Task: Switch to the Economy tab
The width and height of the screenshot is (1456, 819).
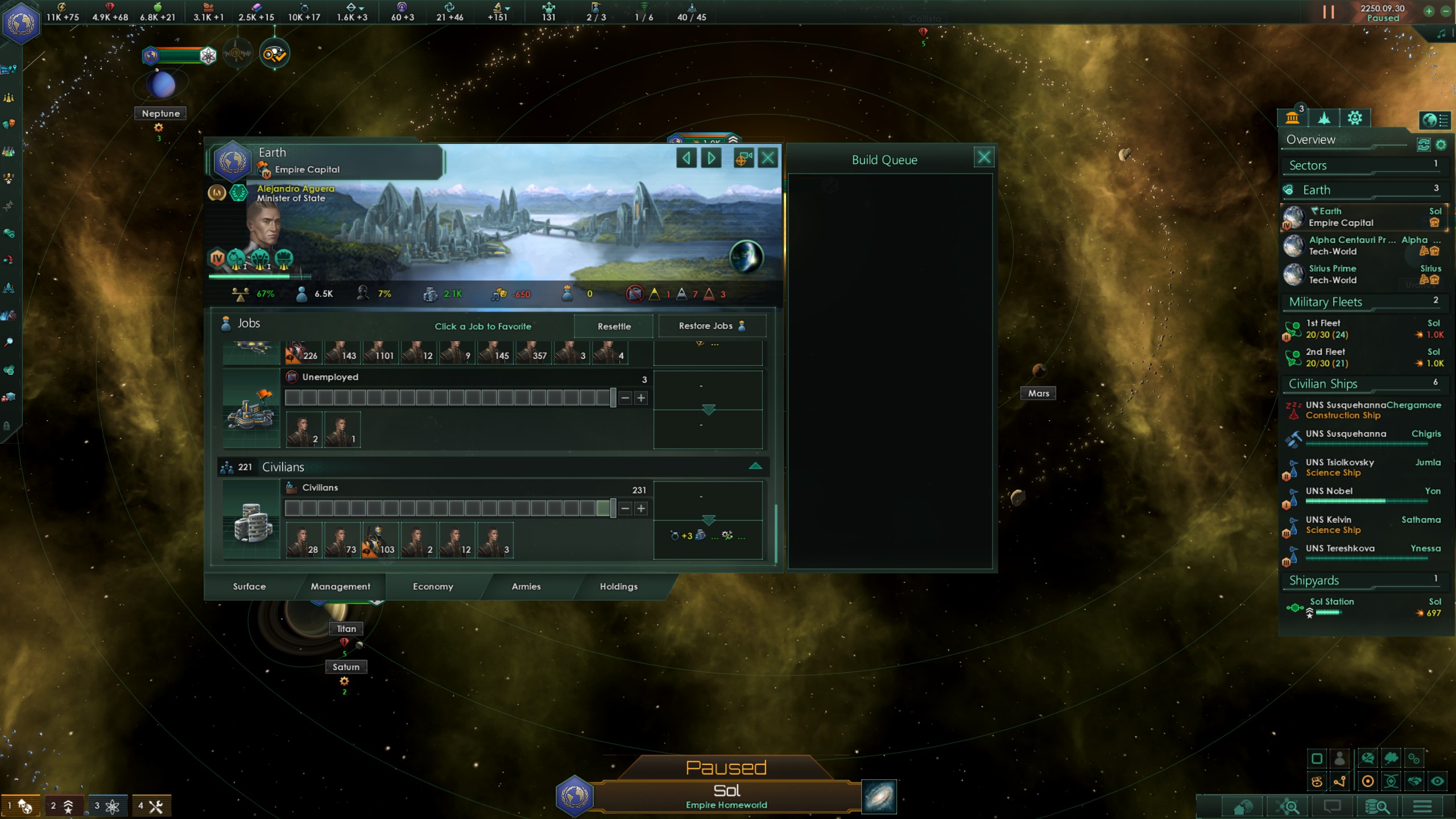Action: (x=433, y=586)
